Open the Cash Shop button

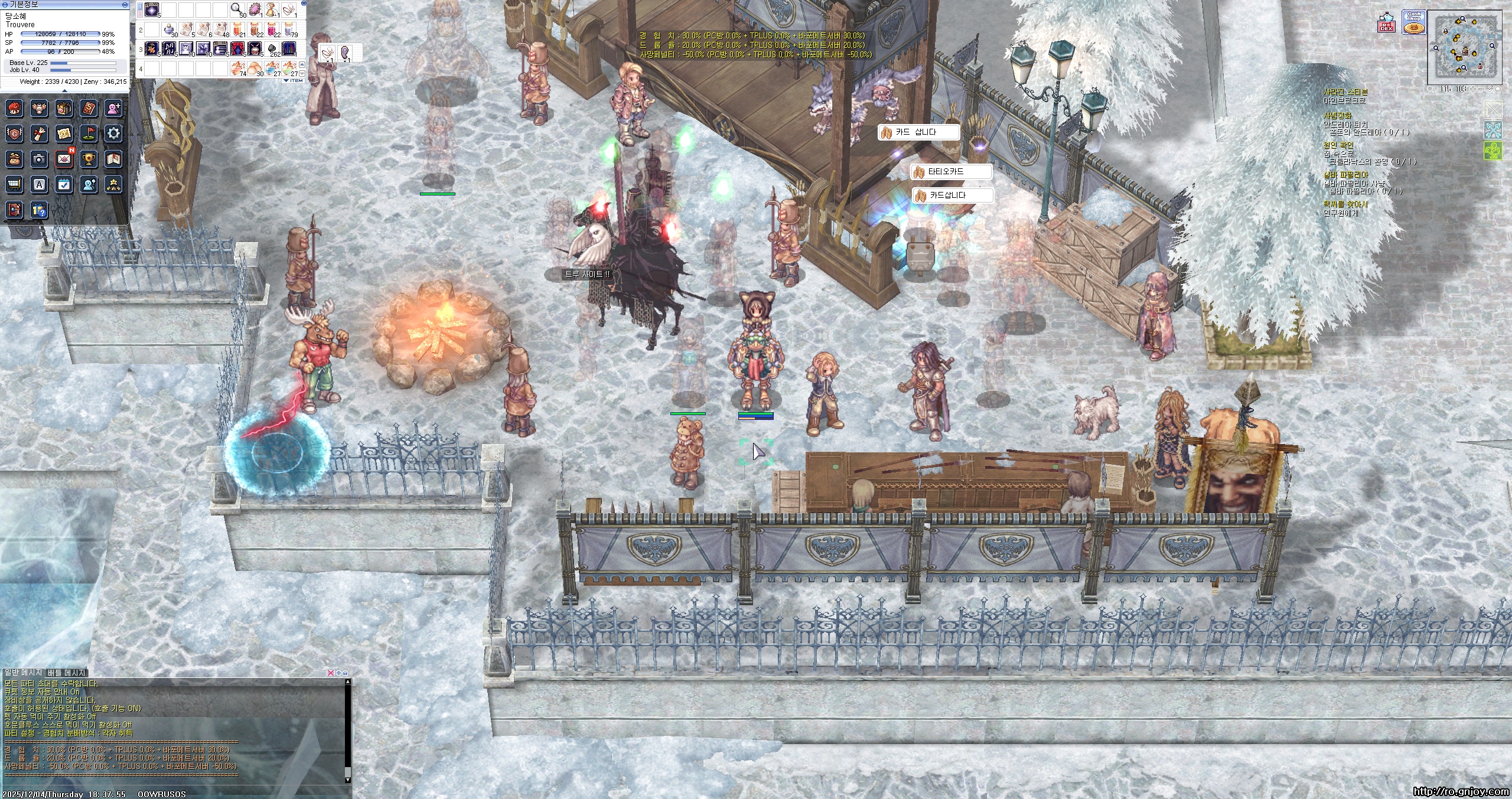pos(1413,23)
